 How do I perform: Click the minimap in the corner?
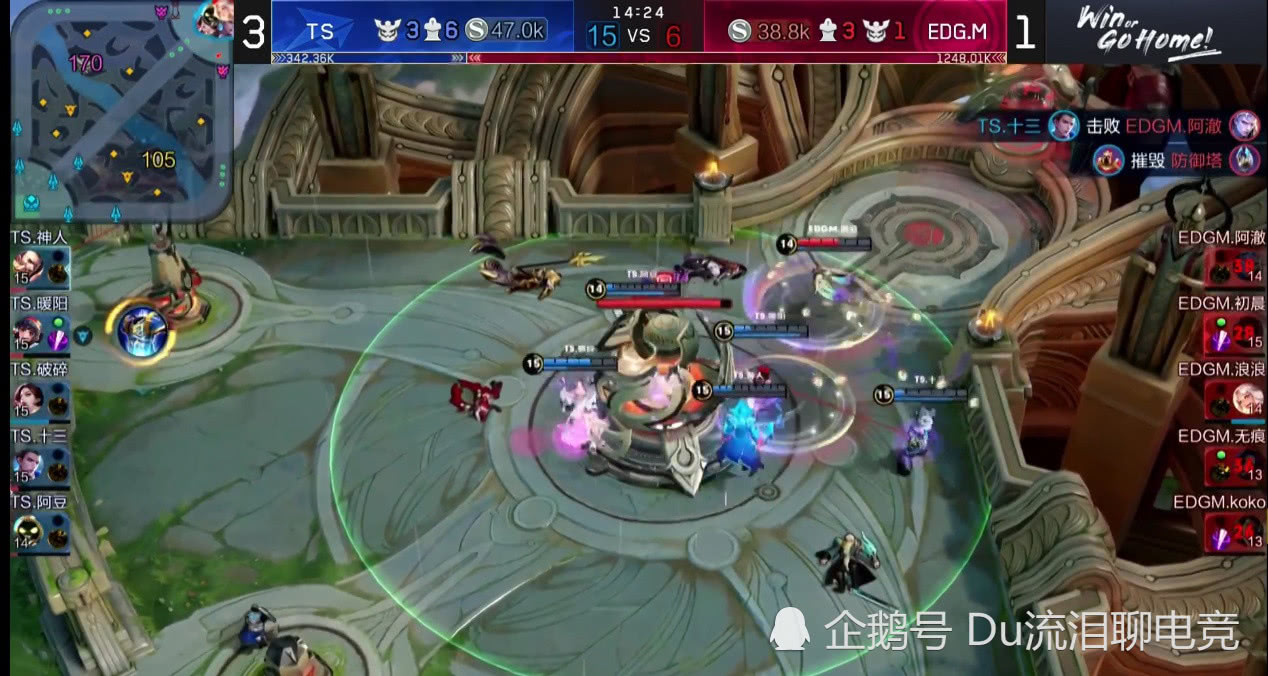pos(120,110)
